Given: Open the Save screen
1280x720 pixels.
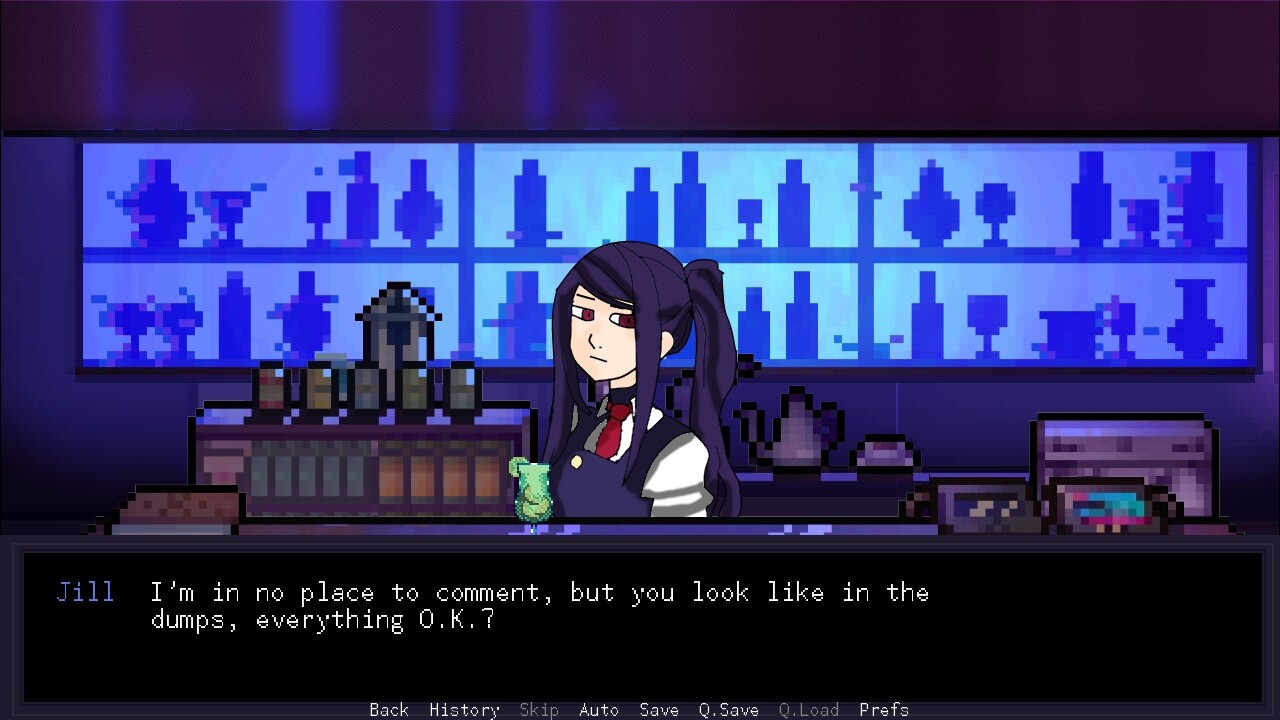Looking at the screenshot, I should 658,710.
